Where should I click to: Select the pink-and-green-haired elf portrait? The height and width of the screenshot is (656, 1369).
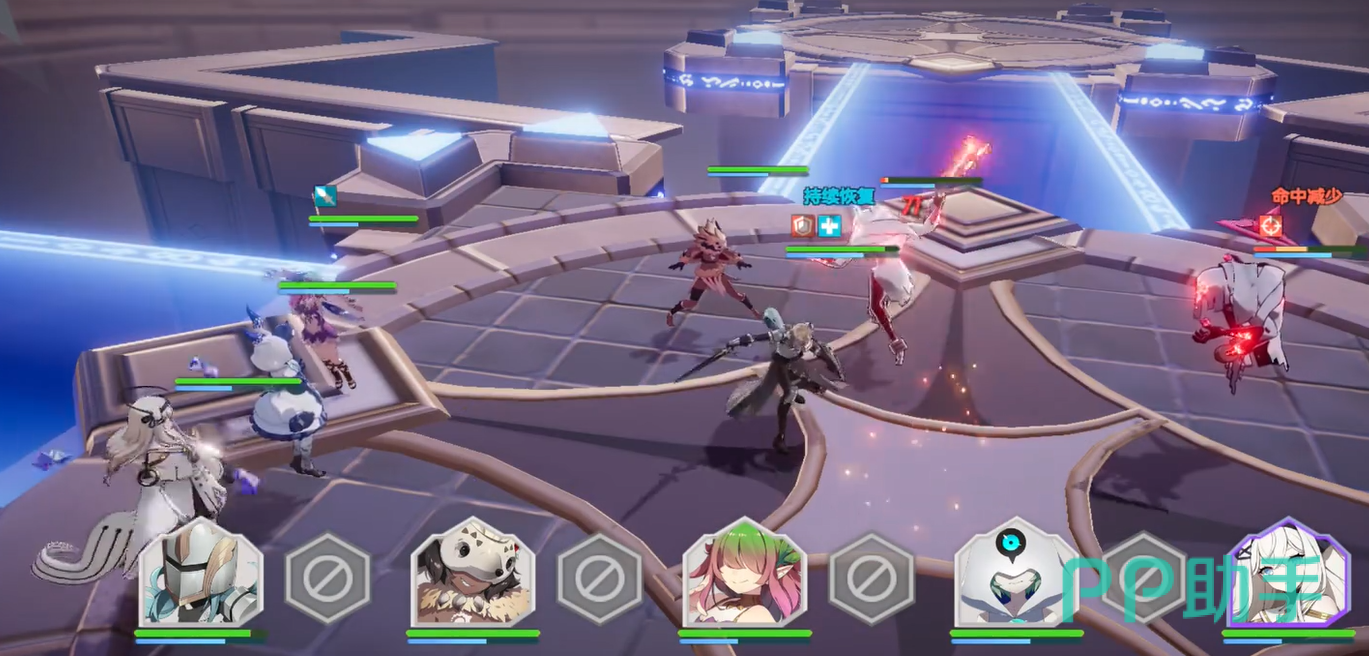744,575
